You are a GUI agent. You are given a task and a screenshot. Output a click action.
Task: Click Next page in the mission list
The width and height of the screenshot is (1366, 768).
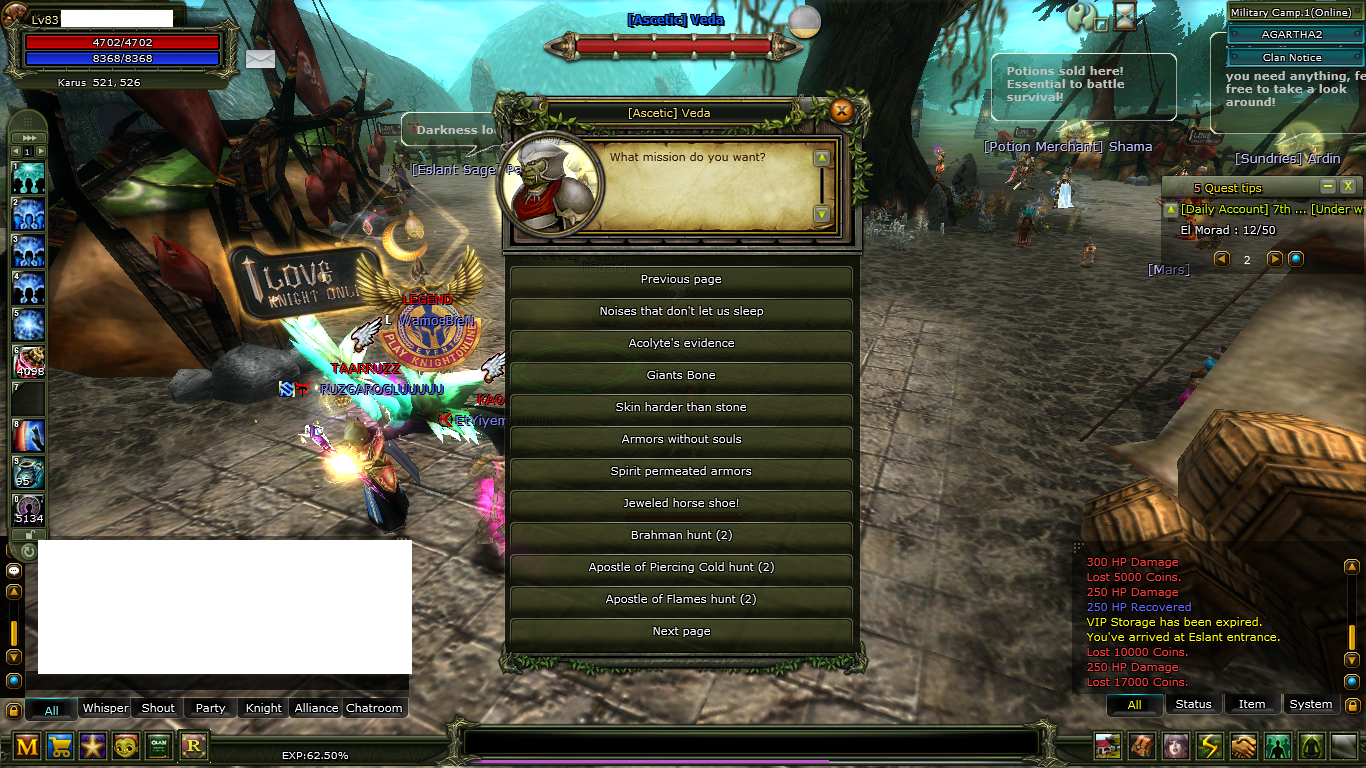coord(681,631)
